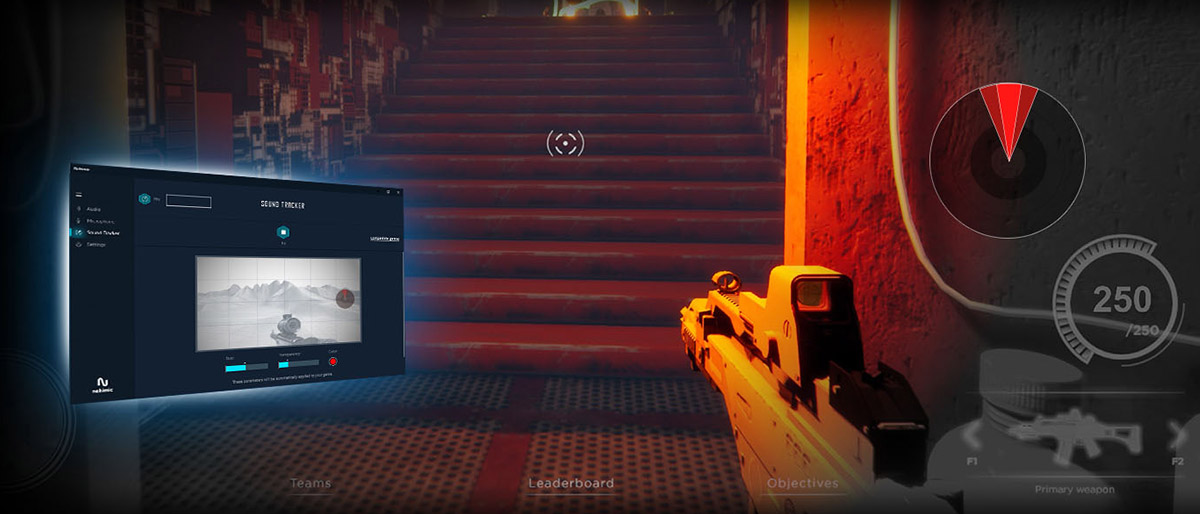This screenshot has width=1200, height=514.
Task: Close the Nahimic window
Action: click(x=397, y=190)
